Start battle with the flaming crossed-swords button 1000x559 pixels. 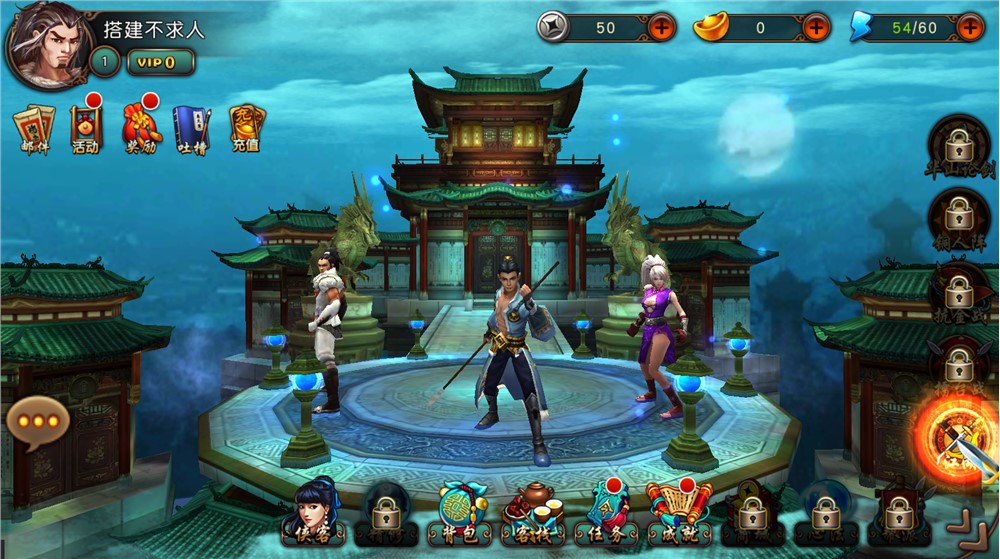point(955,437)
